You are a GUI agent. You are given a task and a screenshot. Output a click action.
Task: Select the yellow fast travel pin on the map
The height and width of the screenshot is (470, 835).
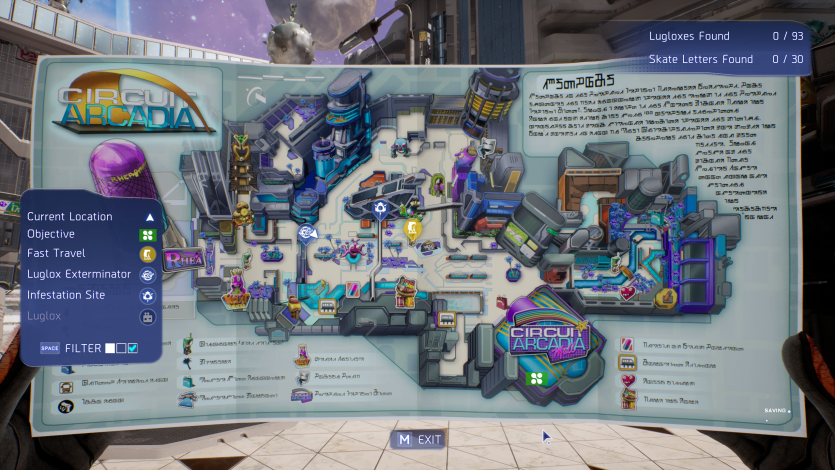click(412, 229)
